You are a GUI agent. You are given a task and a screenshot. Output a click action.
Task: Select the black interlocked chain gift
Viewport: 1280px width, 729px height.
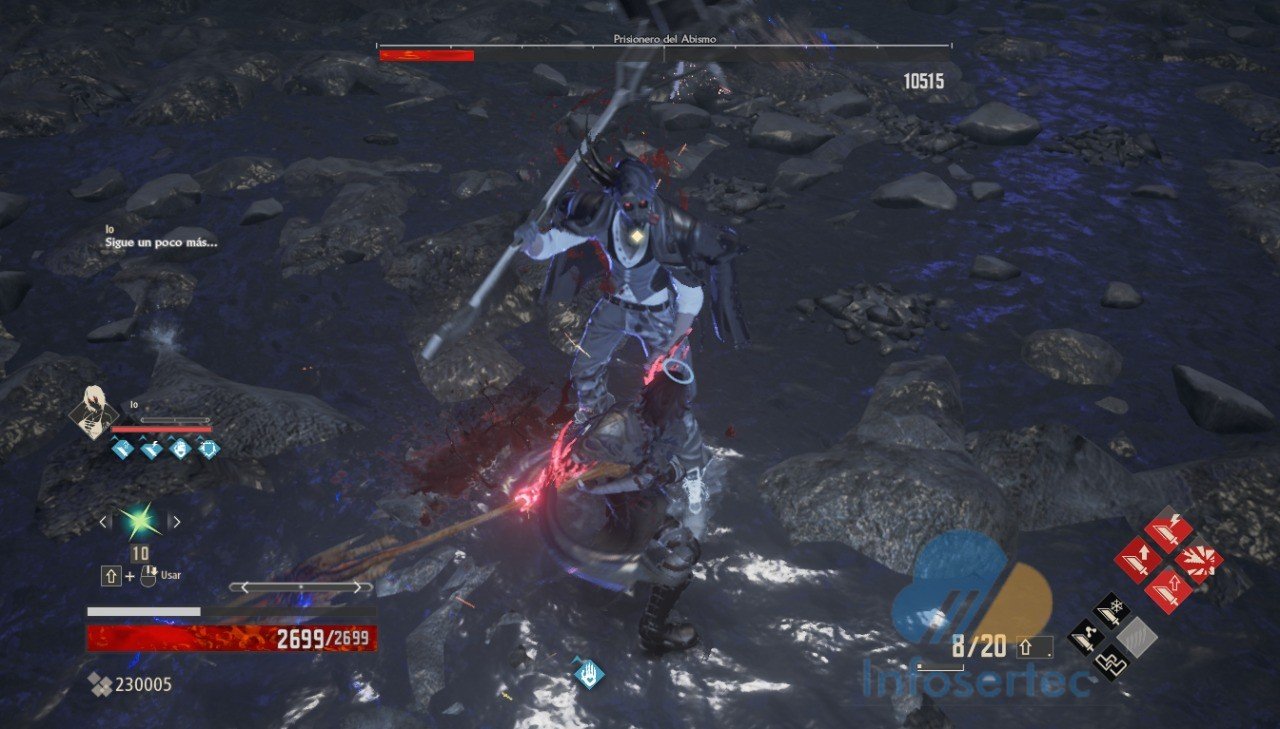coord(1111,661)
